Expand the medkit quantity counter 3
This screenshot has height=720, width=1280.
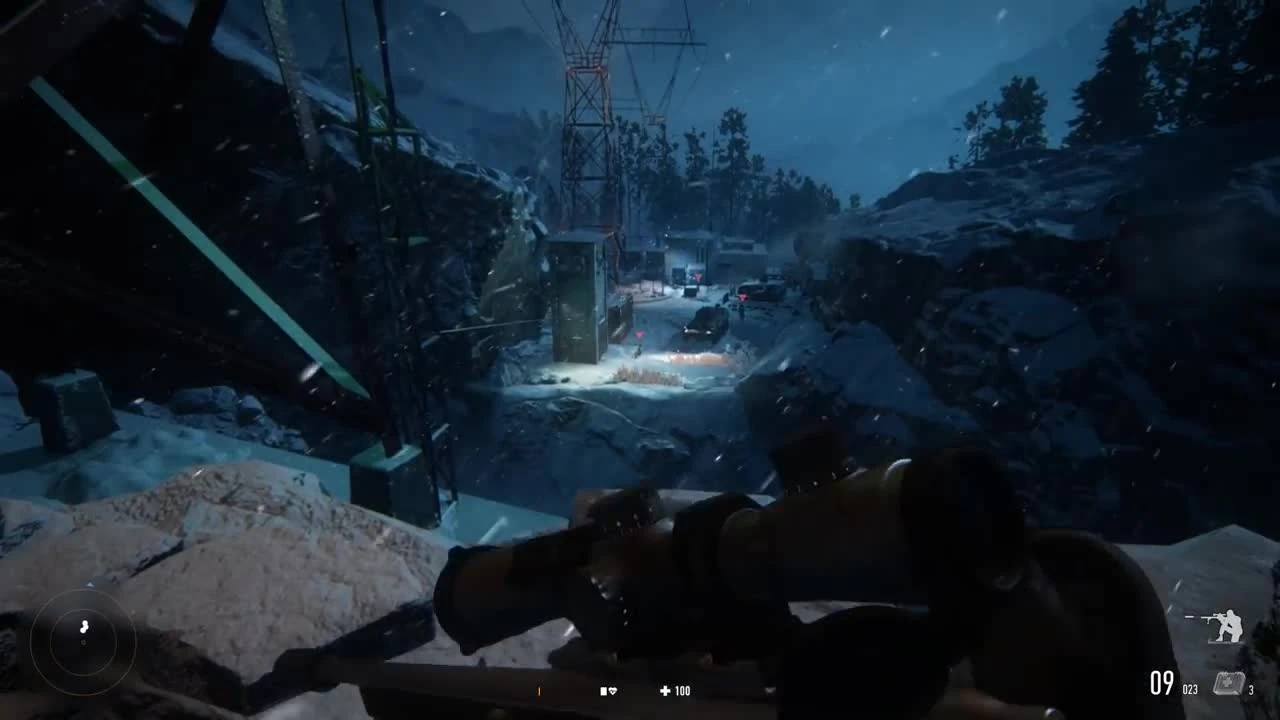click(1250, 689)
